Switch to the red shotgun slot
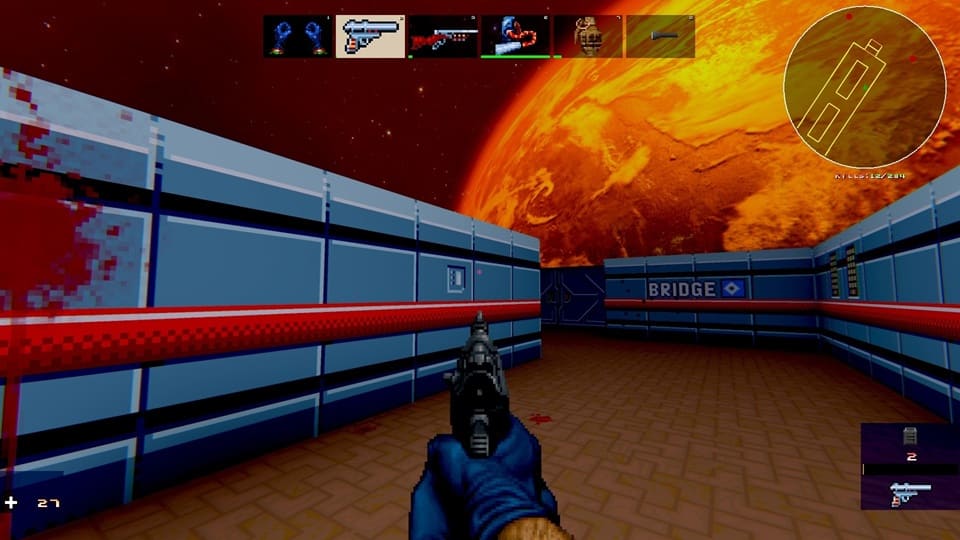The height and width of the screenshot is (540, 960). coord(443,36)
